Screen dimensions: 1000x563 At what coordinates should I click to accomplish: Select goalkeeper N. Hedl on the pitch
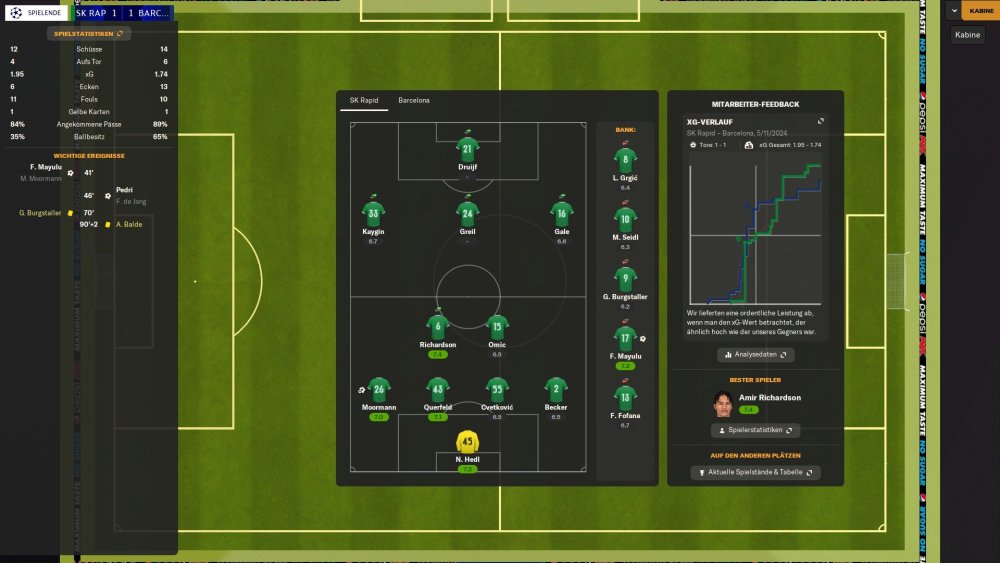467,441
